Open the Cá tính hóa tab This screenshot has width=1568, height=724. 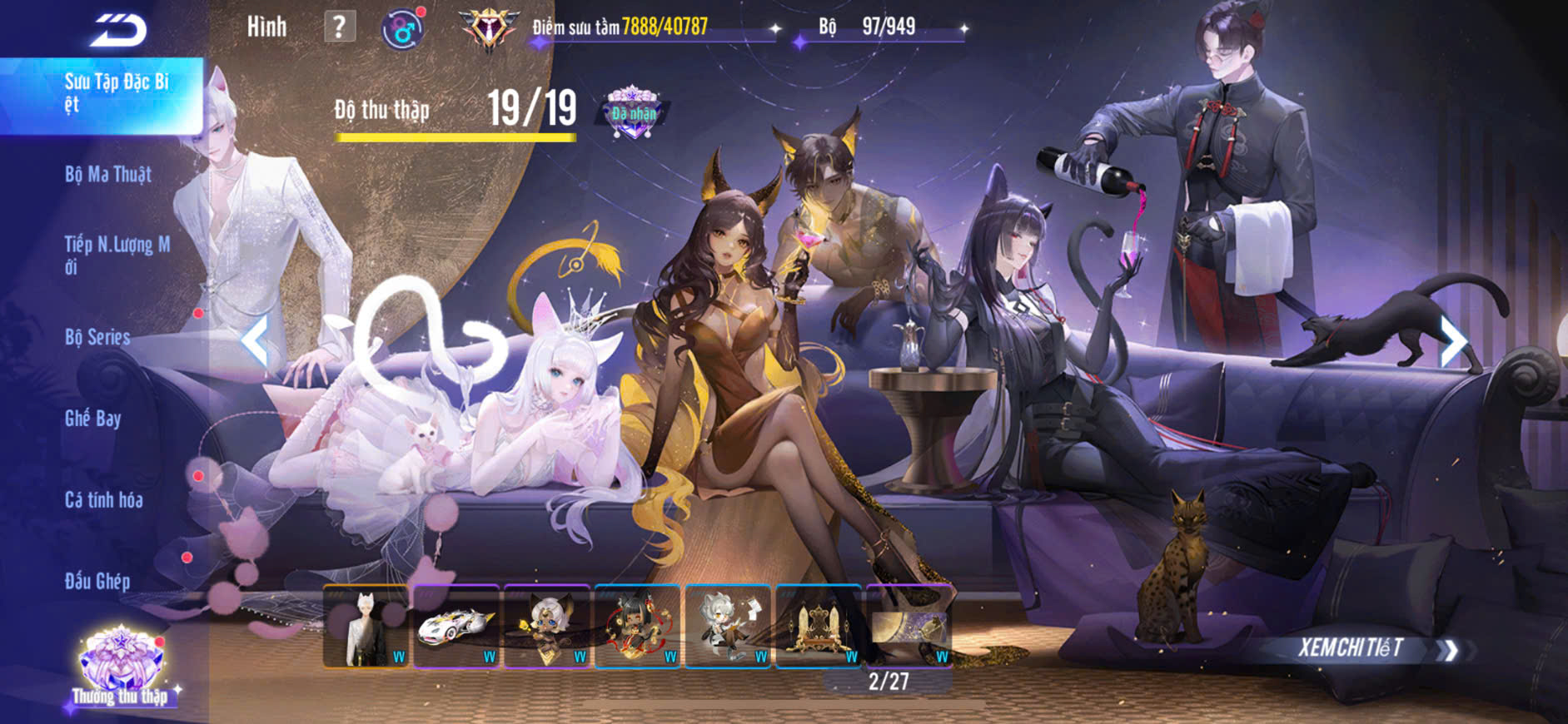(x=103, y=500)
